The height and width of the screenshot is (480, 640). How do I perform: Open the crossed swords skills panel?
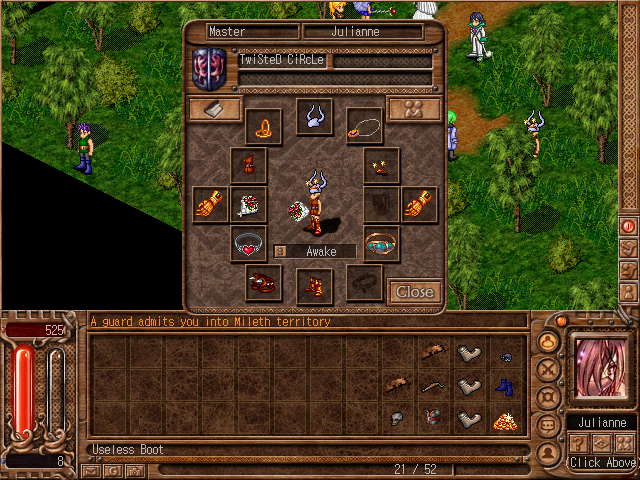pos(548,368)
